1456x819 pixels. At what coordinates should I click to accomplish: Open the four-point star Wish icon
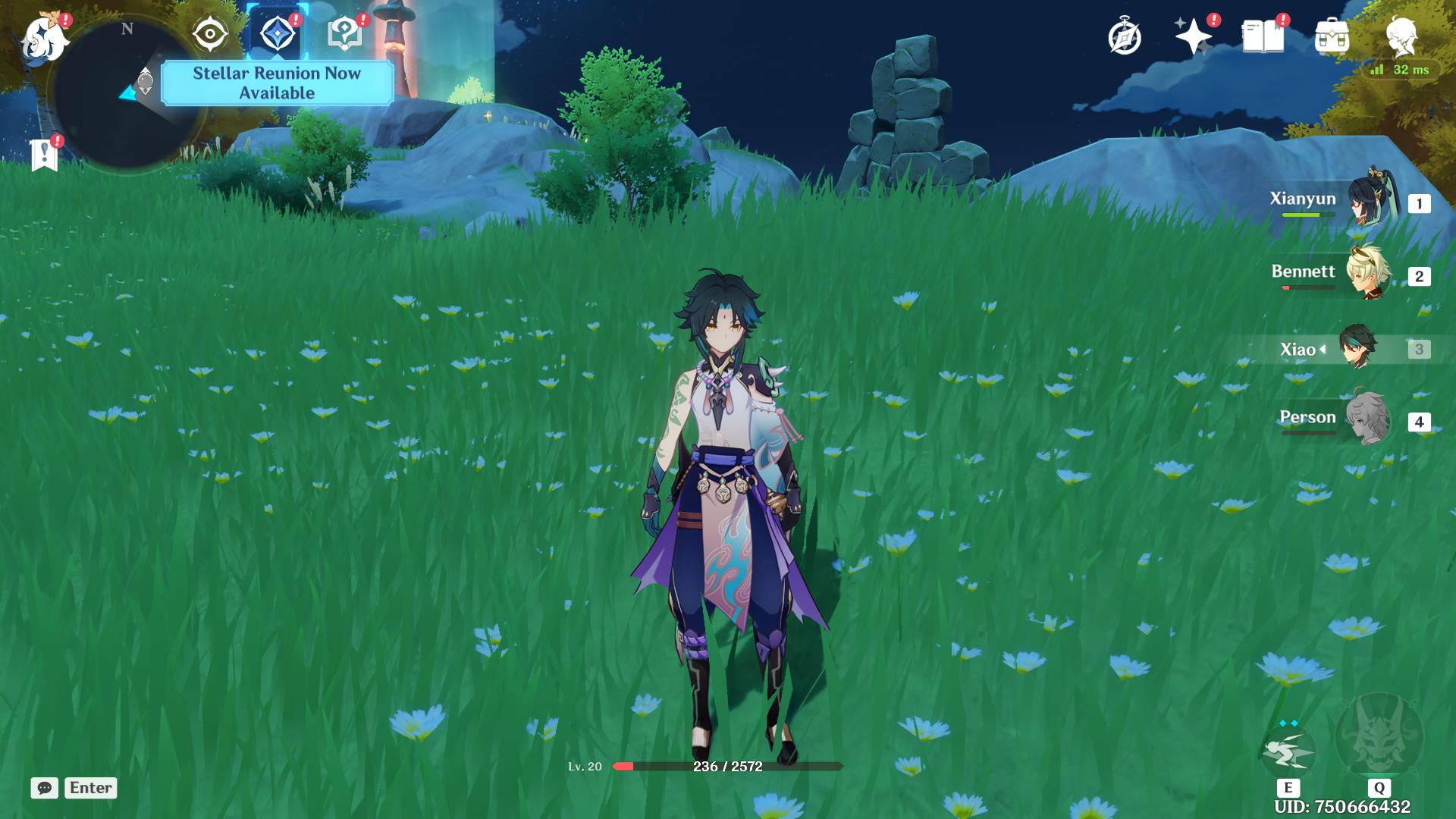(x=1193, y=36)
